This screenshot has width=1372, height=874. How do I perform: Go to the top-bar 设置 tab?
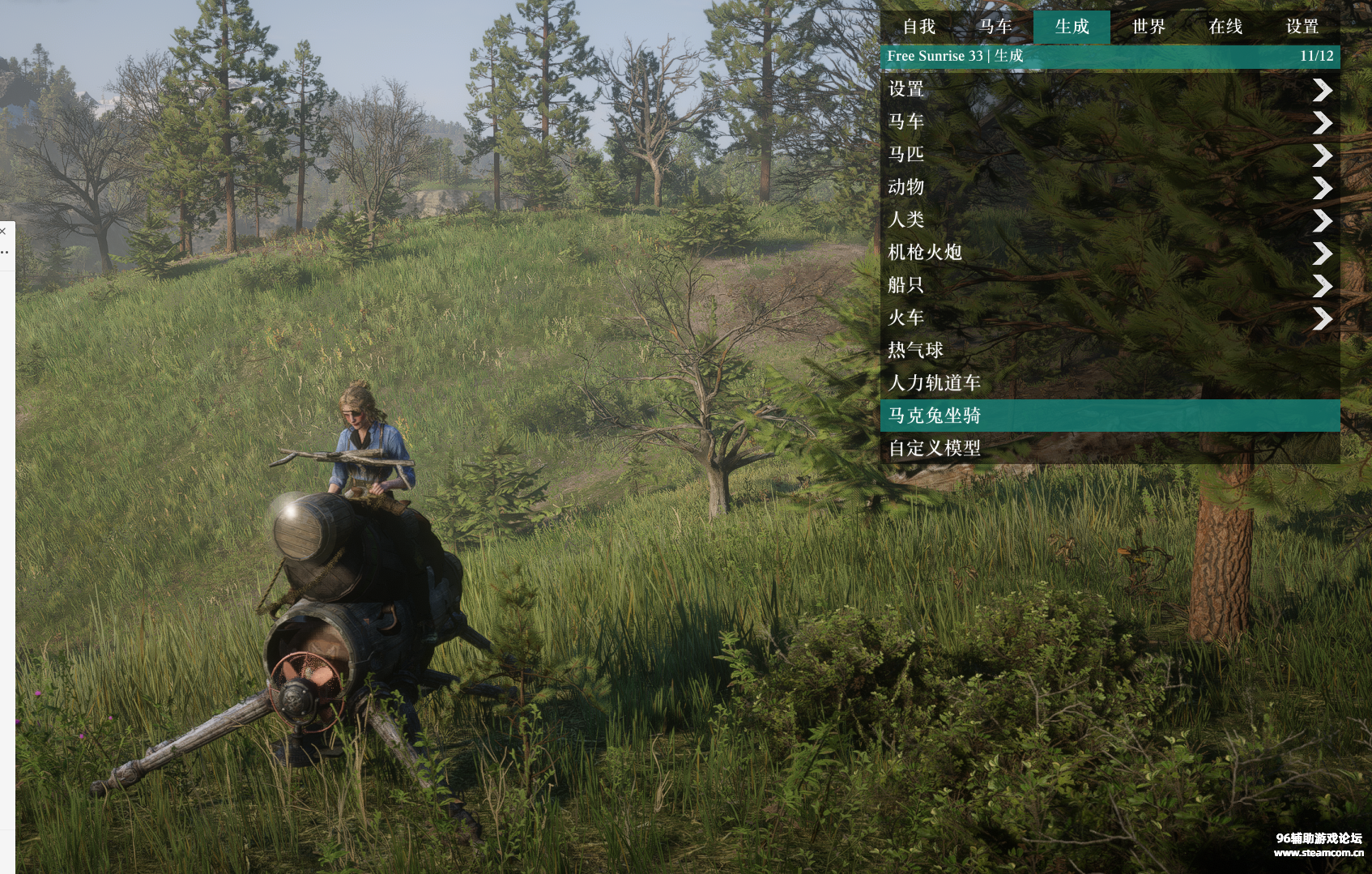[x=1302, y=27]
